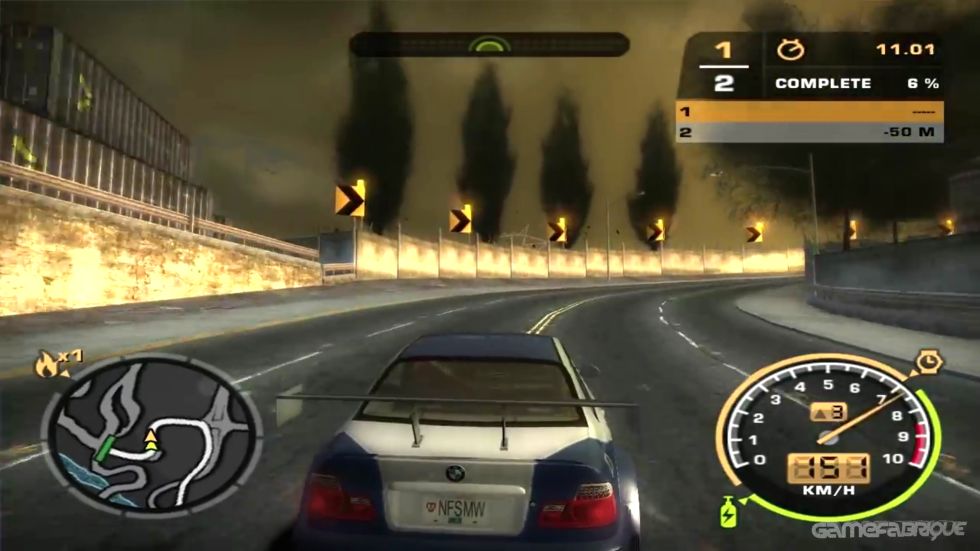This screenshot has height=551, width=980.
Task: Select the second place -50 M row
Action: 809,132
